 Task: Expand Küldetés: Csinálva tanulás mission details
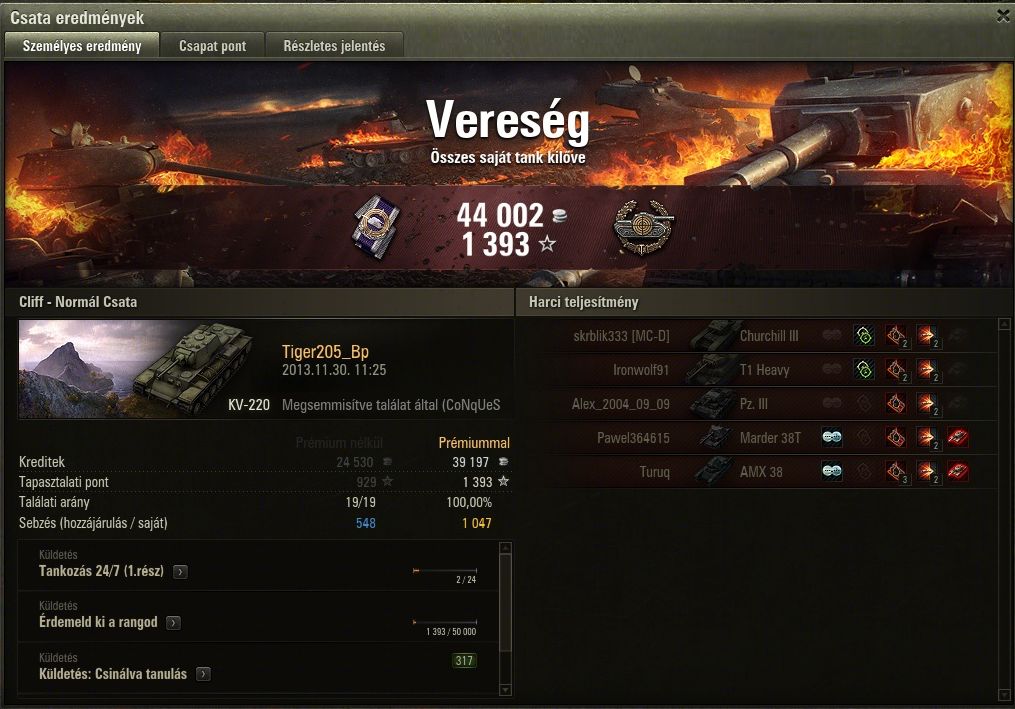click(x=204, y=674)
